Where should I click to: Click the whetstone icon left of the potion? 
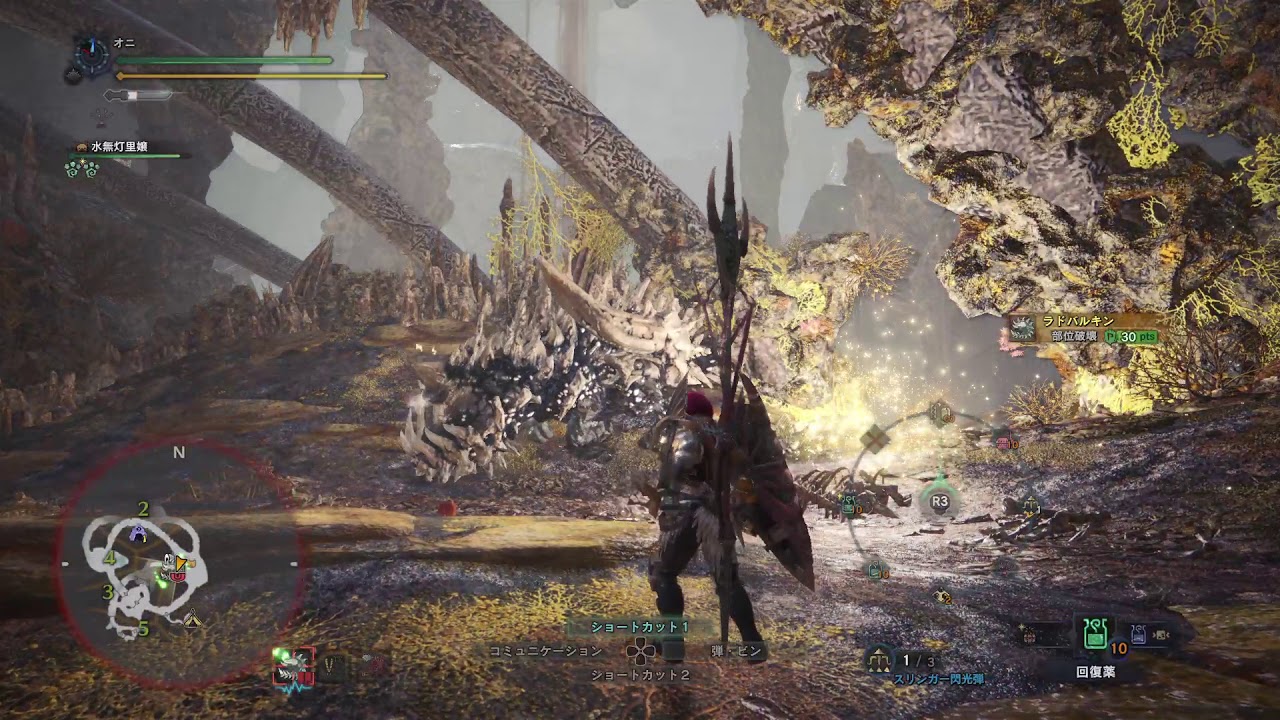point(1028,635)
